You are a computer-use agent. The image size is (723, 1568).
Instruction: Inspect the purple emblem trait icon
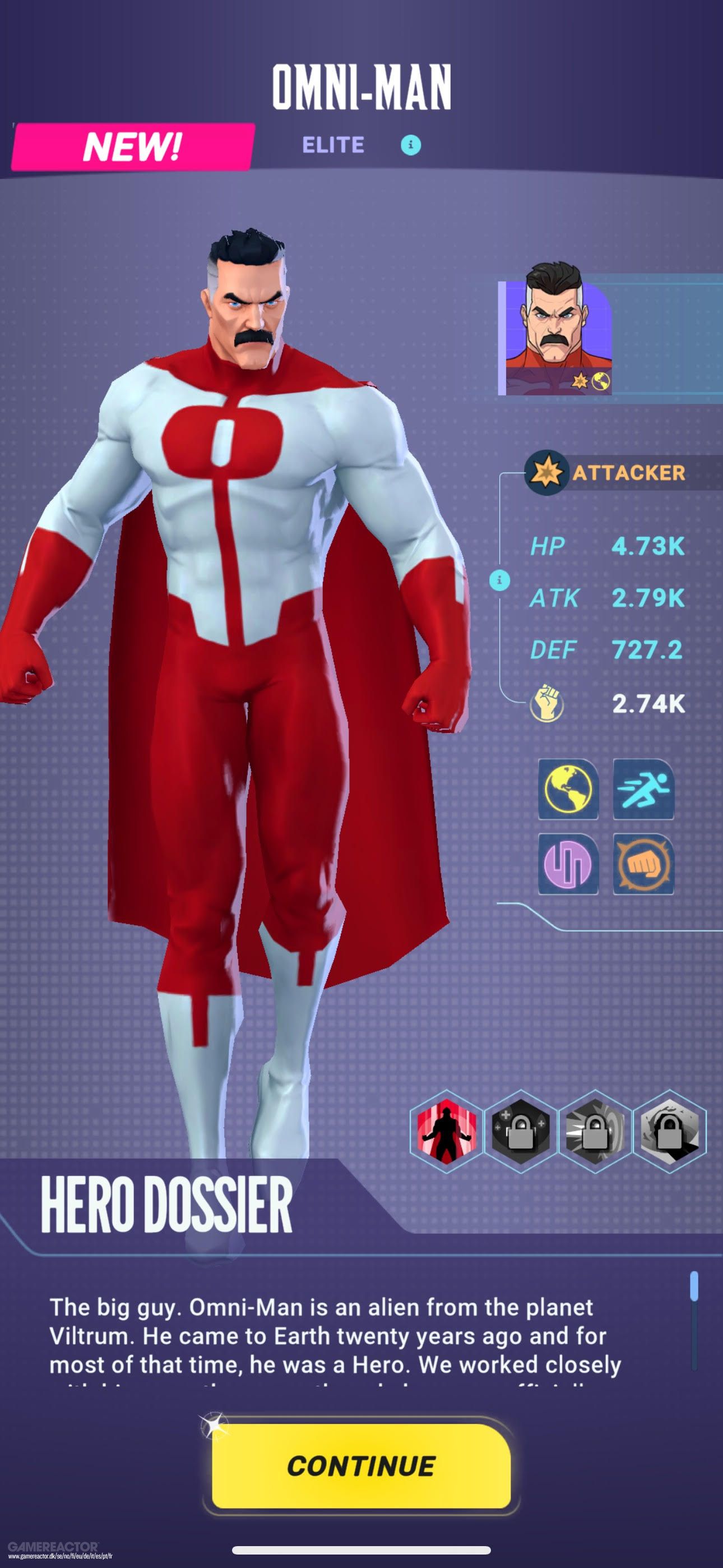click(x=568, y=864)
